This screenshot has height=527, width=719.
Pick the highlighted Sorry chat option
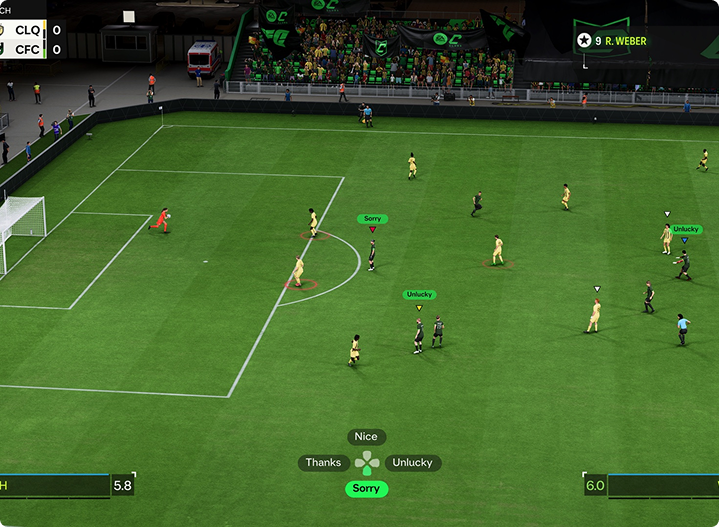click(366, 489)
